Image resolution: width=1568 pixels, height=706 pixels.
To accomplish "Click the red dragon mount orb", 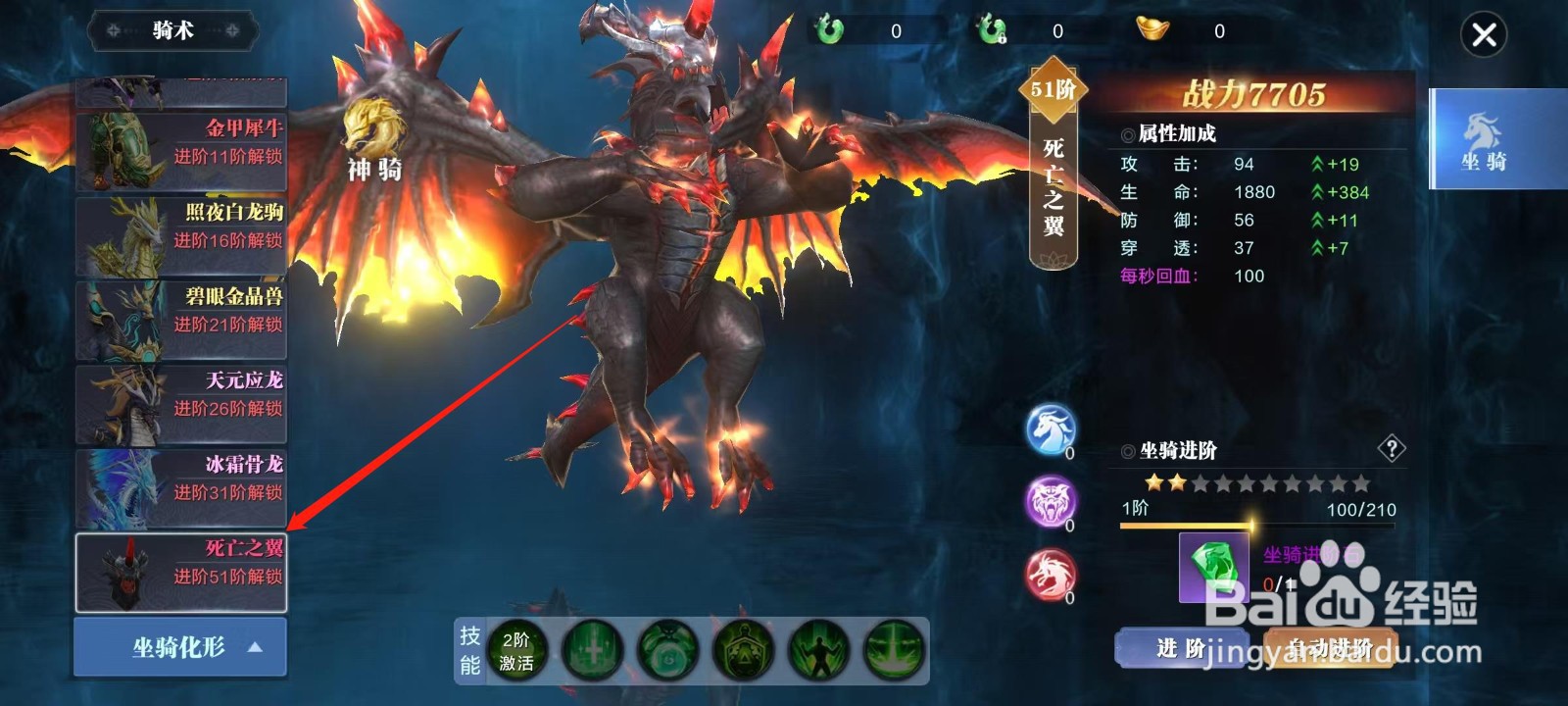I will pos(1053,571).
